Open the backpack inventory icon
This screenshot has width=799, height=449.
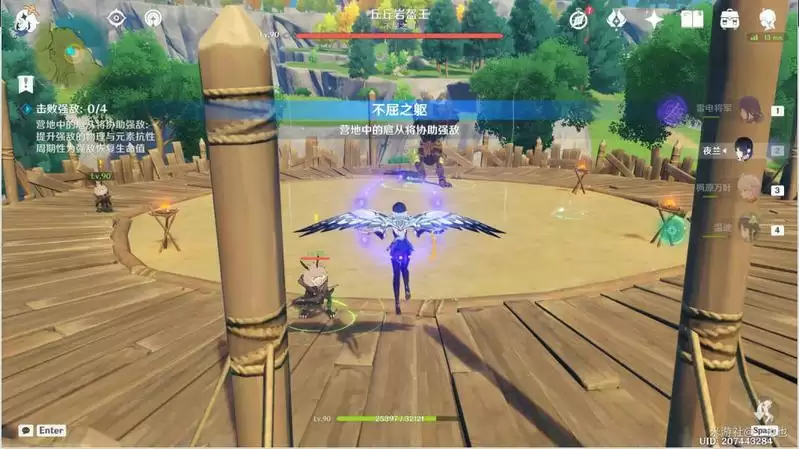[x=729, y=18]
